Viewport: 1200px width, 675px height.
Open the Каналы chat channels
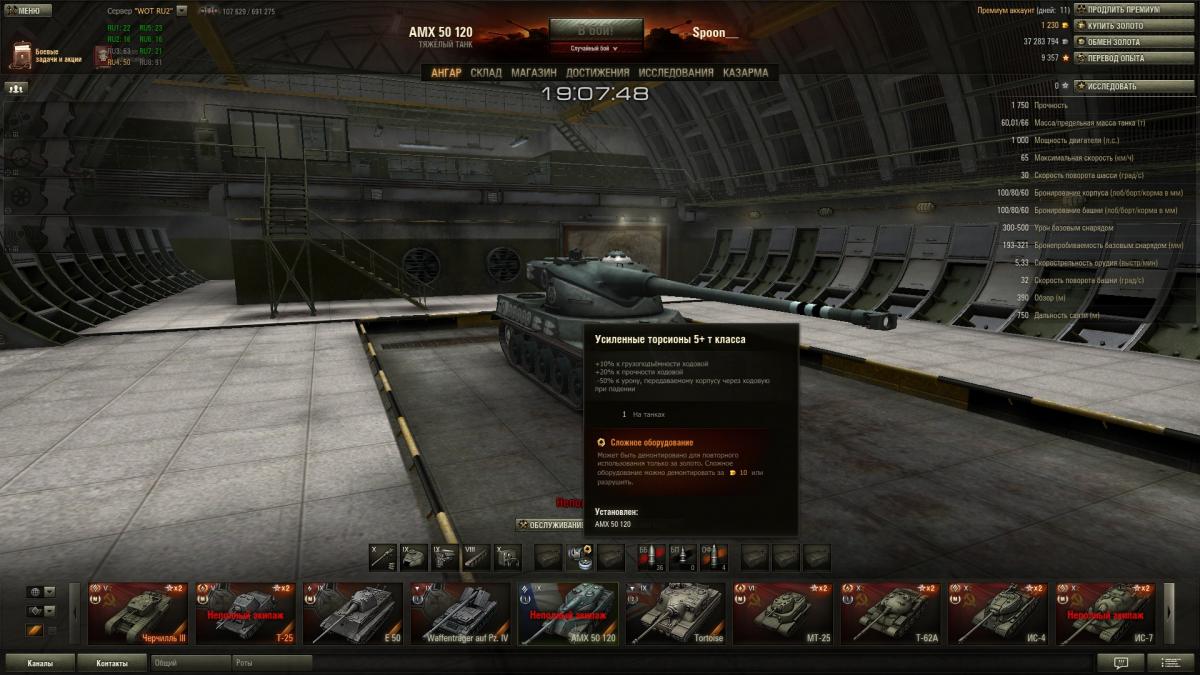(x=41, y=663)
